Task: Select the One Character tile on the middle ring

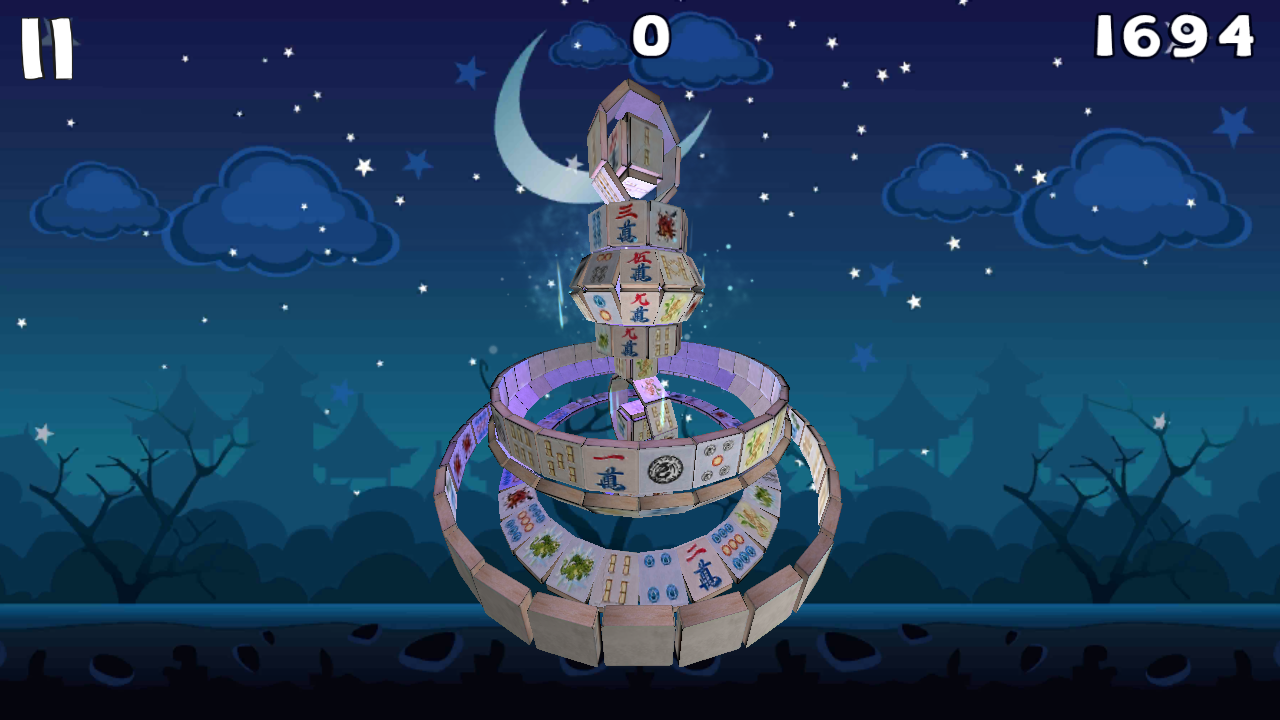Action: click(x=612, y=466)
